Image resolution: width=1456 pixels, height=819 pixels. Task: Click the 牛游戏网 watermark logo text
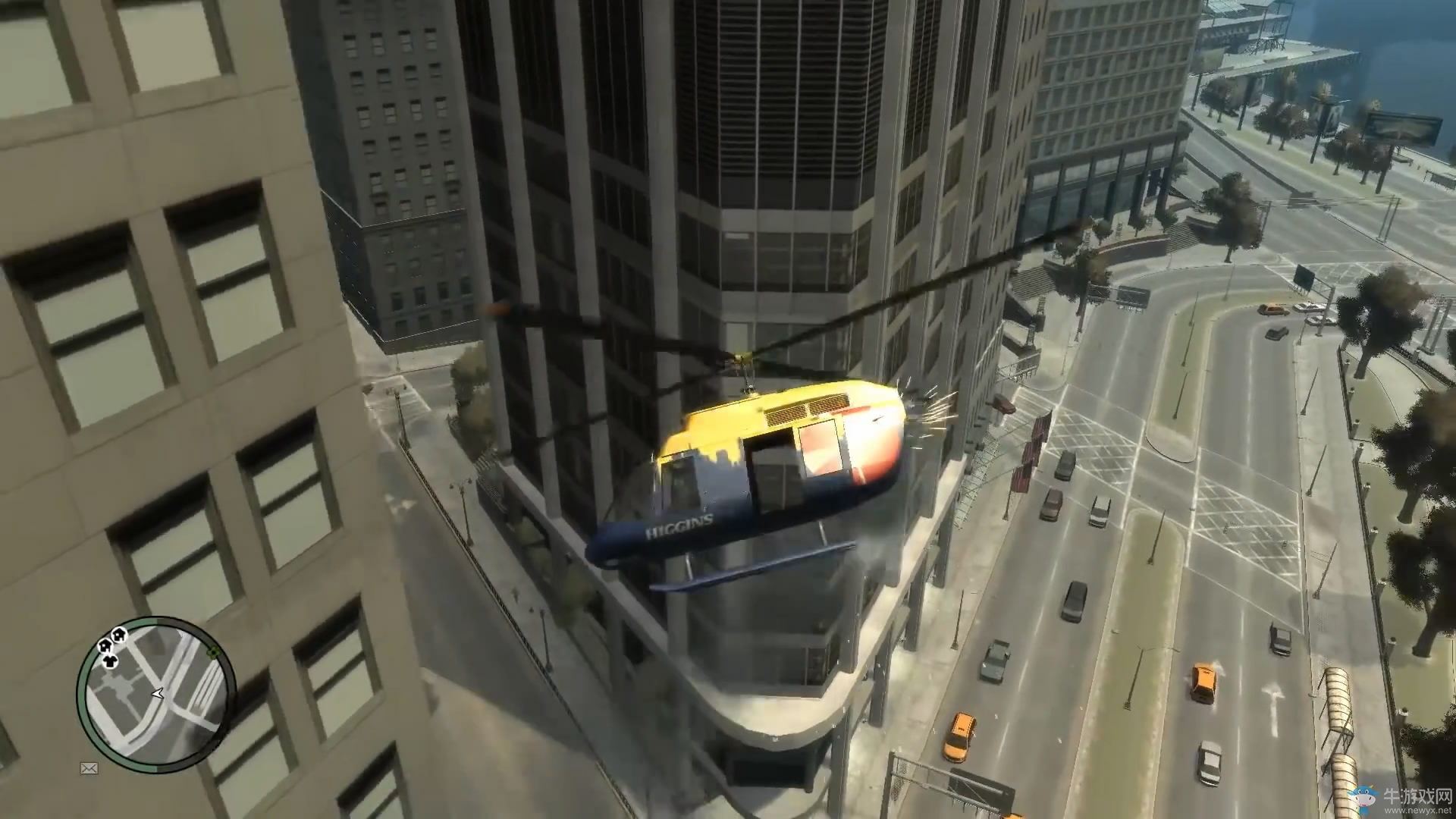tap(1417, 795)
